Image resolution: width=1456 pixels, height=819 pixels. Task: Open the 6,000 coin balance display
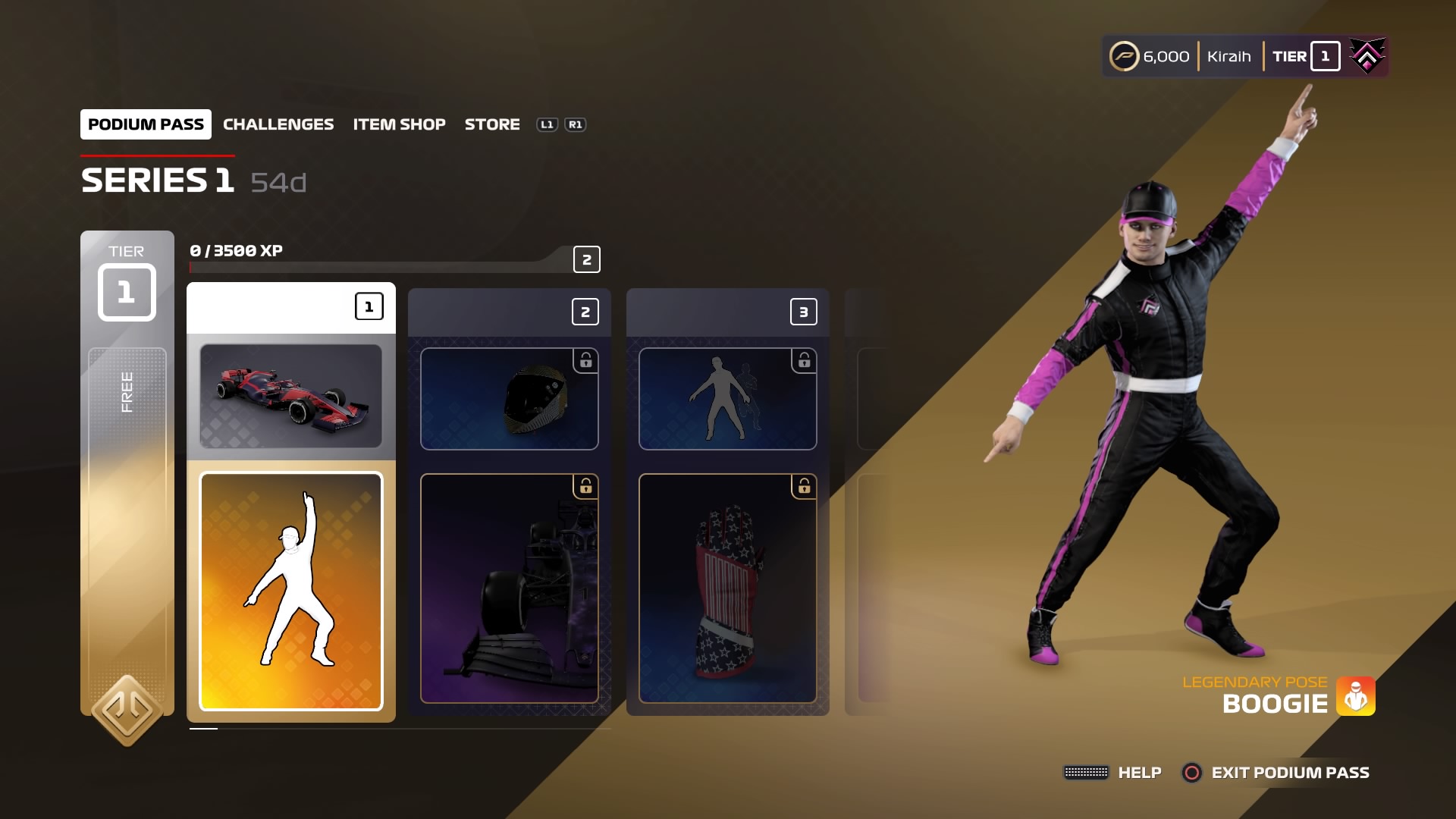tap(1150, 57)
